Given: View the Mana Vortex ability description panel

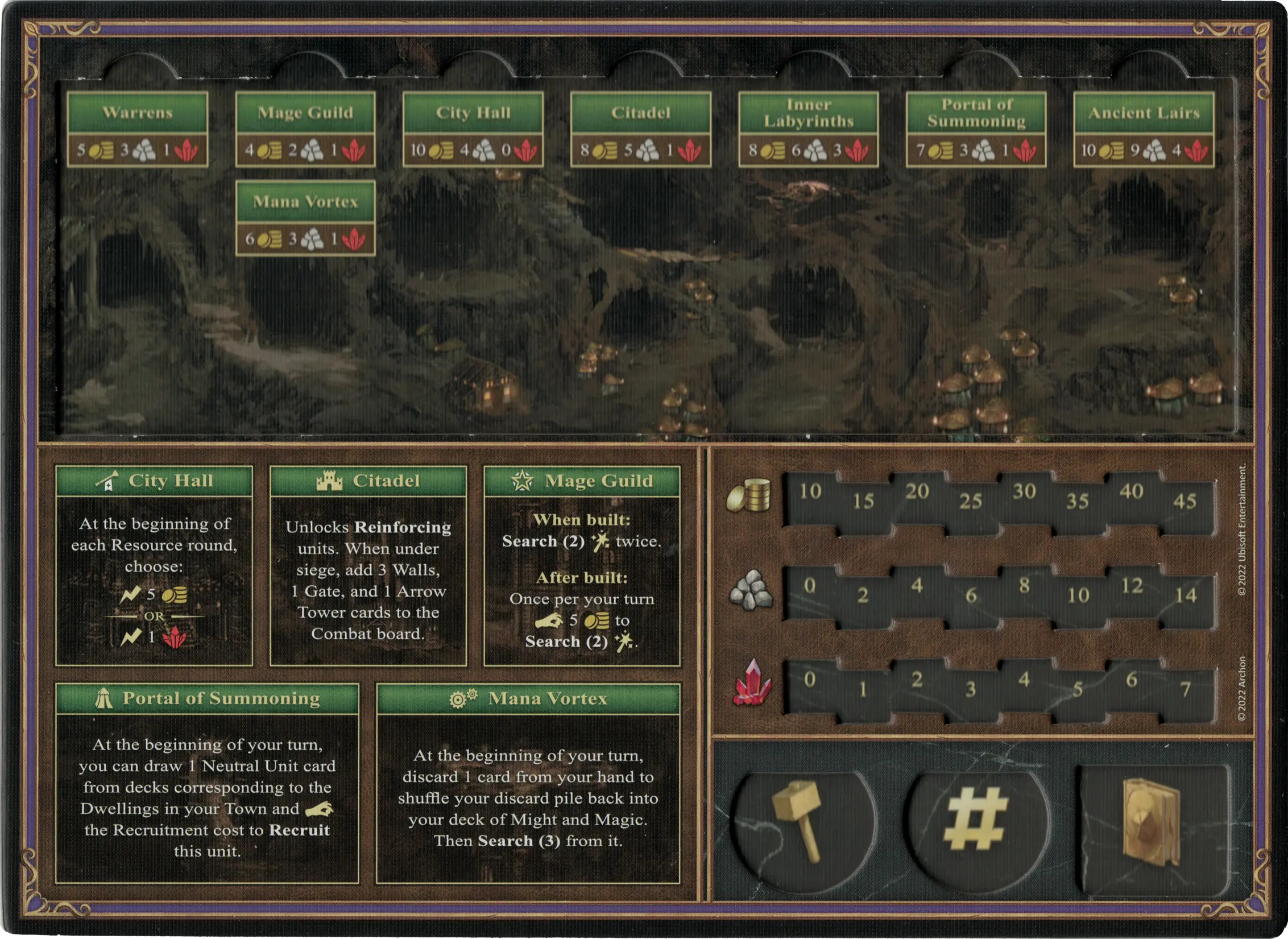Looking at the screenshot, I should pos(528,783).
